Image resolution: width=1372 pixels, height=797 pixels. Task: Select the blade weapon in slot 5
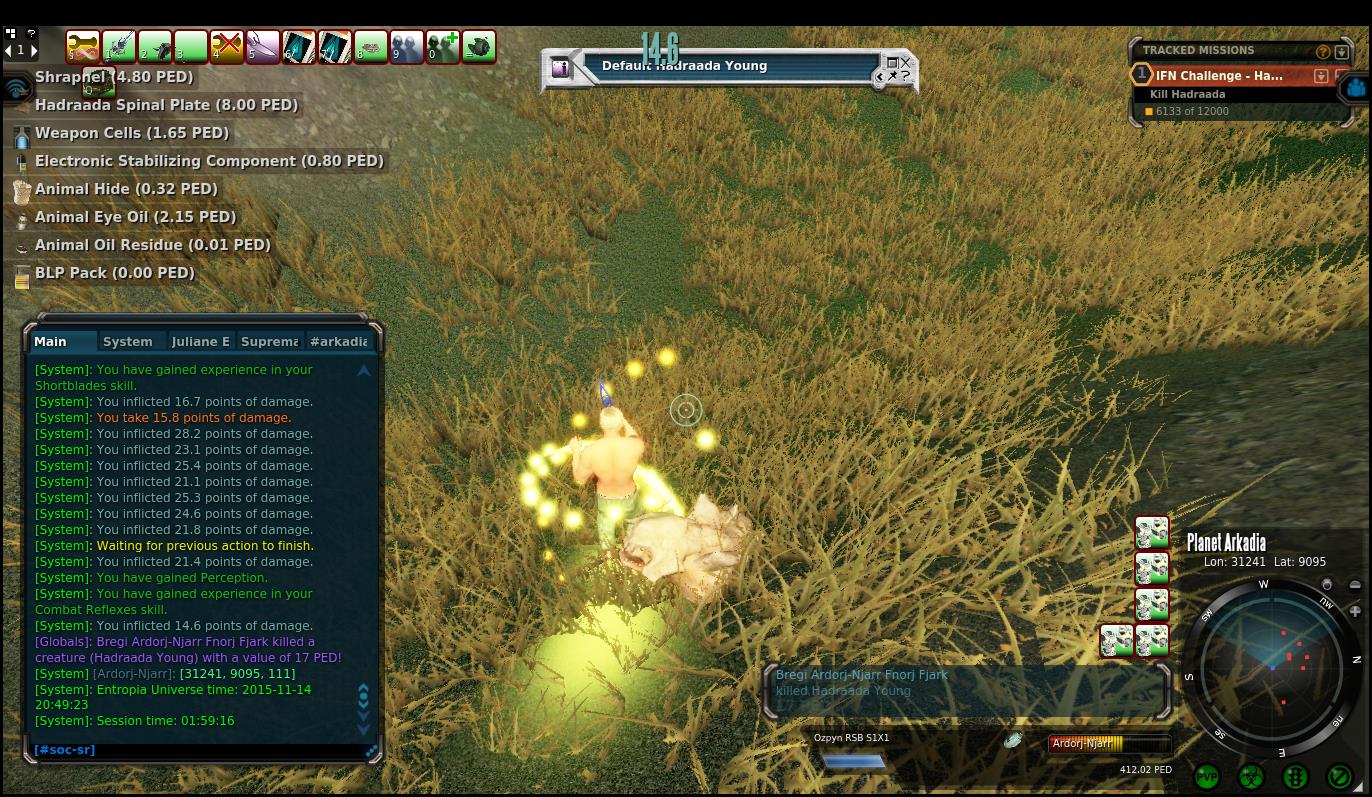click(x=263, y=46)
